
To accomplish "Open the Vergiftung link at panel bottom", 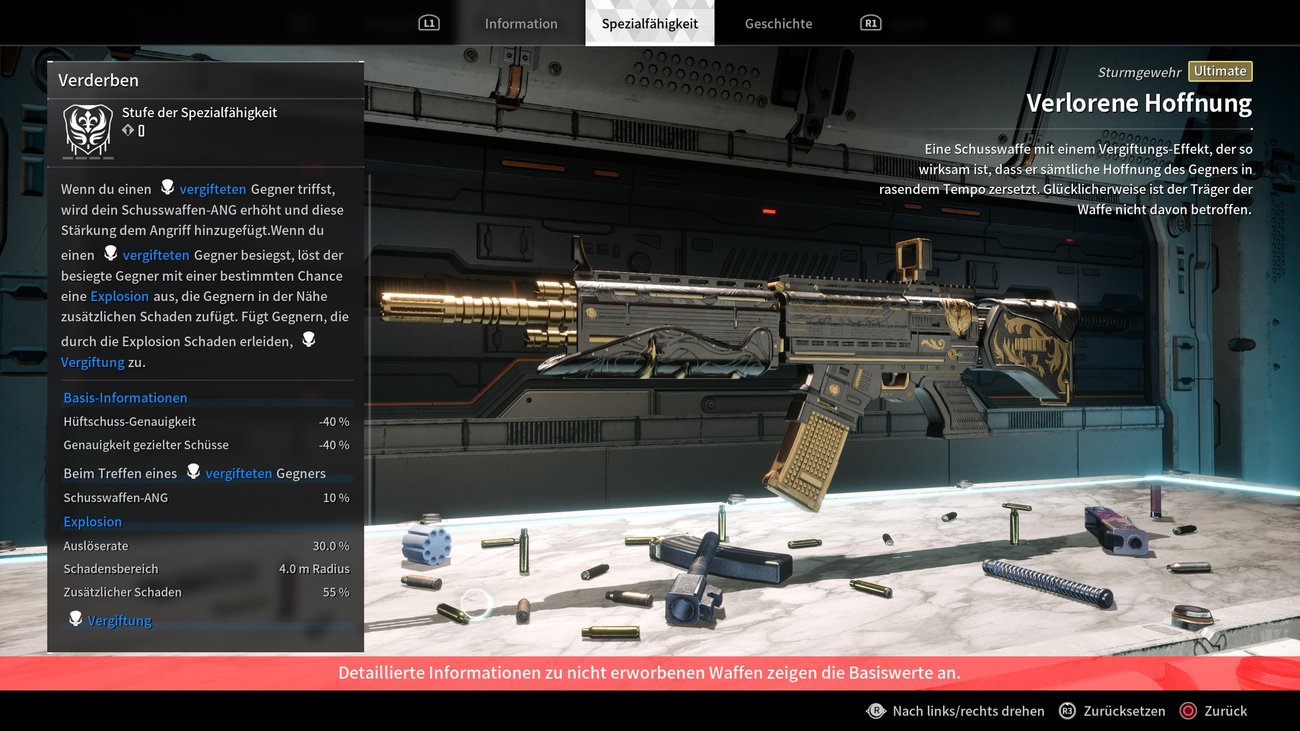I will coord(119,621).
